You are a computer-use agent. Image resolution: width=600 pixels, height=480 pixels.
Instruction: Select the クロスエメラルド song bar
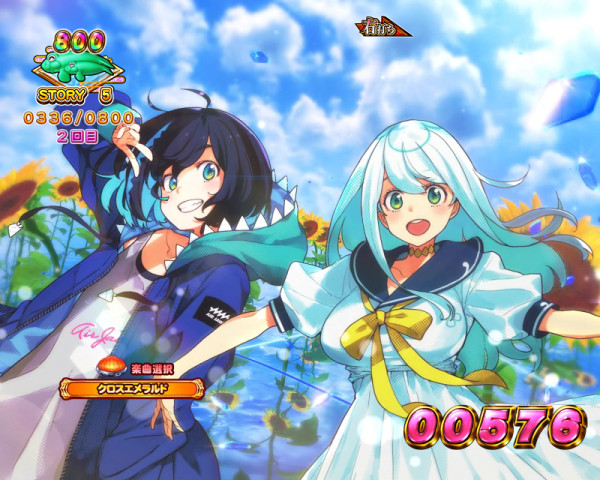pyautogui.click(x=132, y=387)
